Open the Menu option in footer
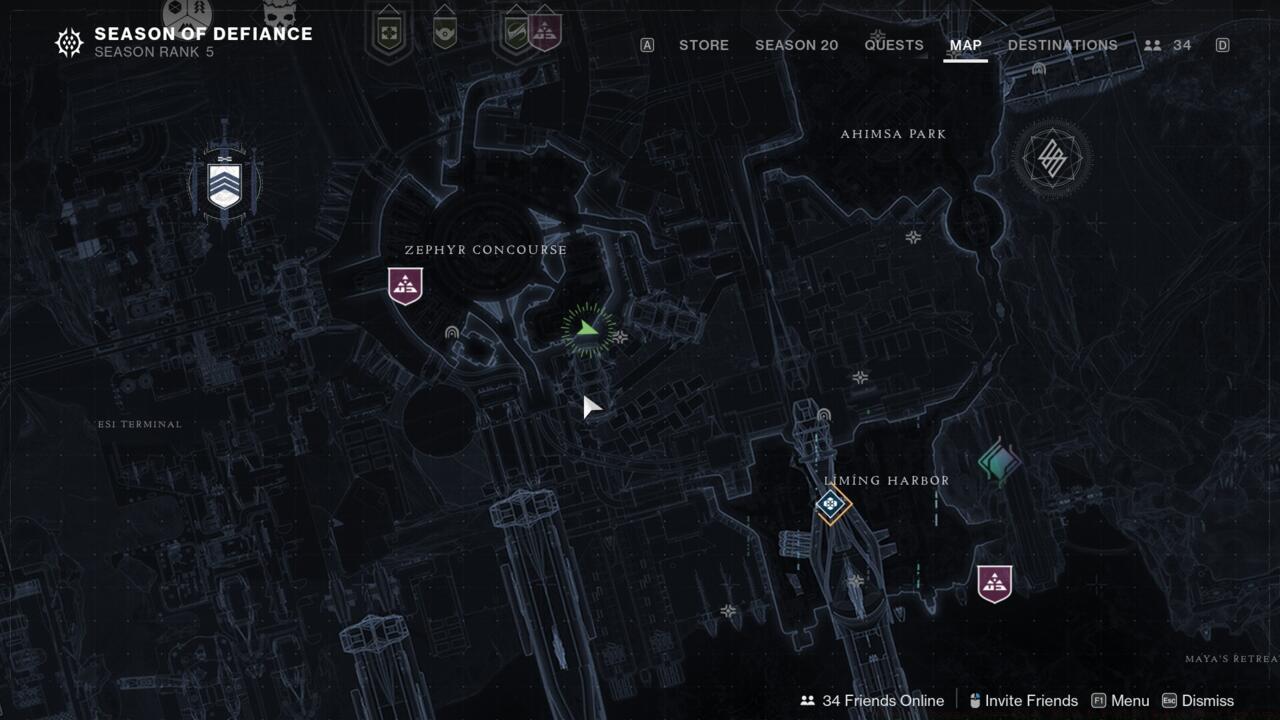Image resolution: width=1280 pixels, height=720 pixels. [1120, 700]
